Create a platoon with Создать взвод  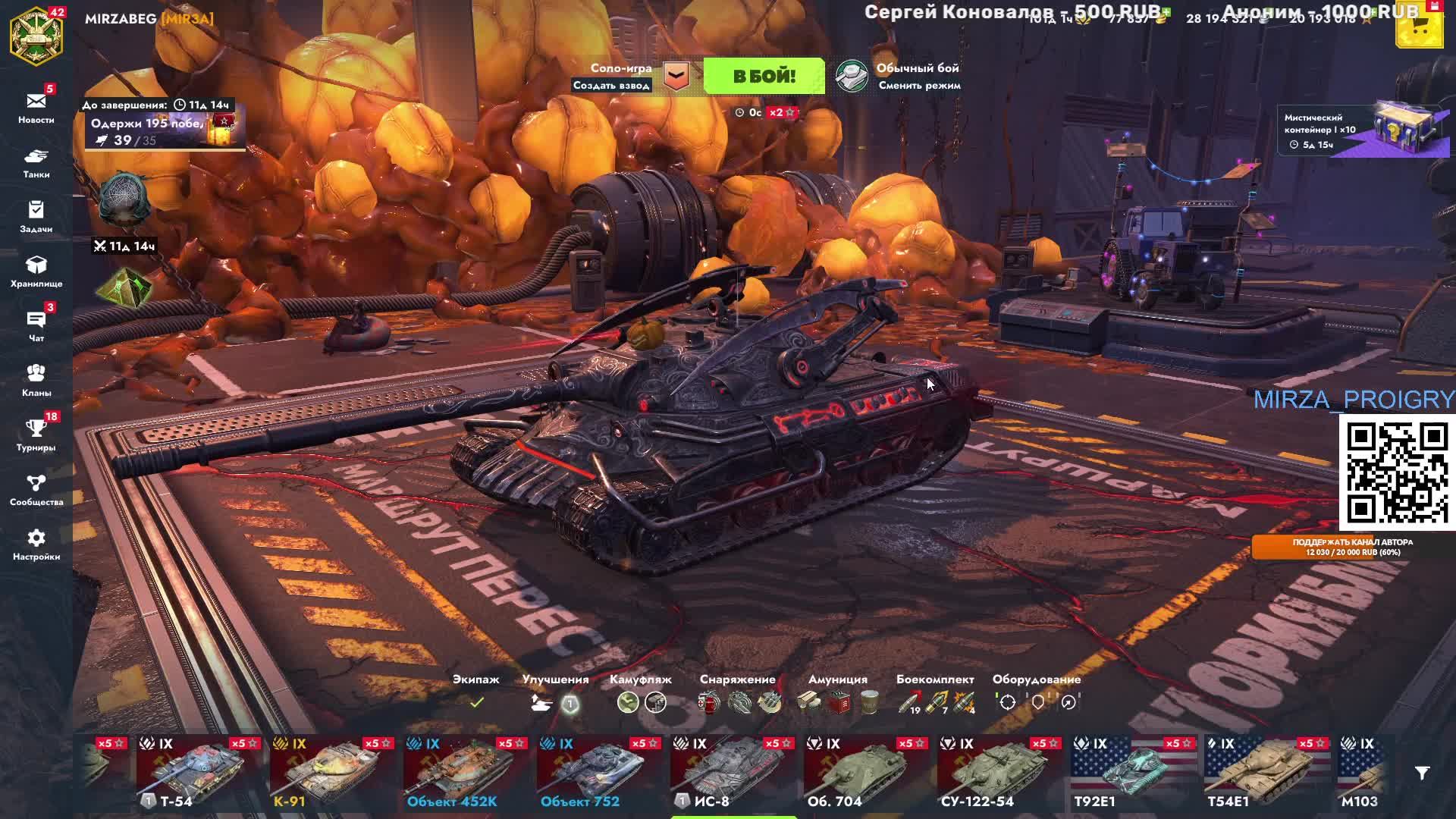point(611,86)
